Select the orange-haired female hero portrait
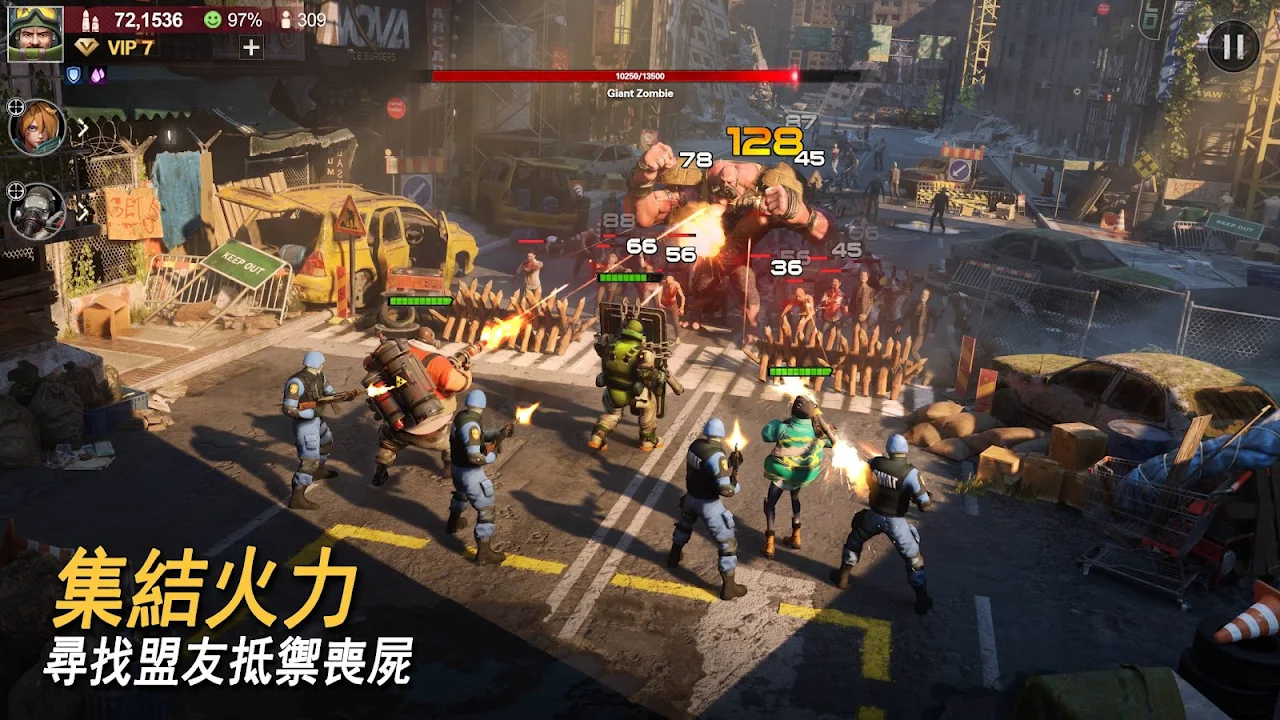Screen dimensions: 1280x720 point(38,127)
